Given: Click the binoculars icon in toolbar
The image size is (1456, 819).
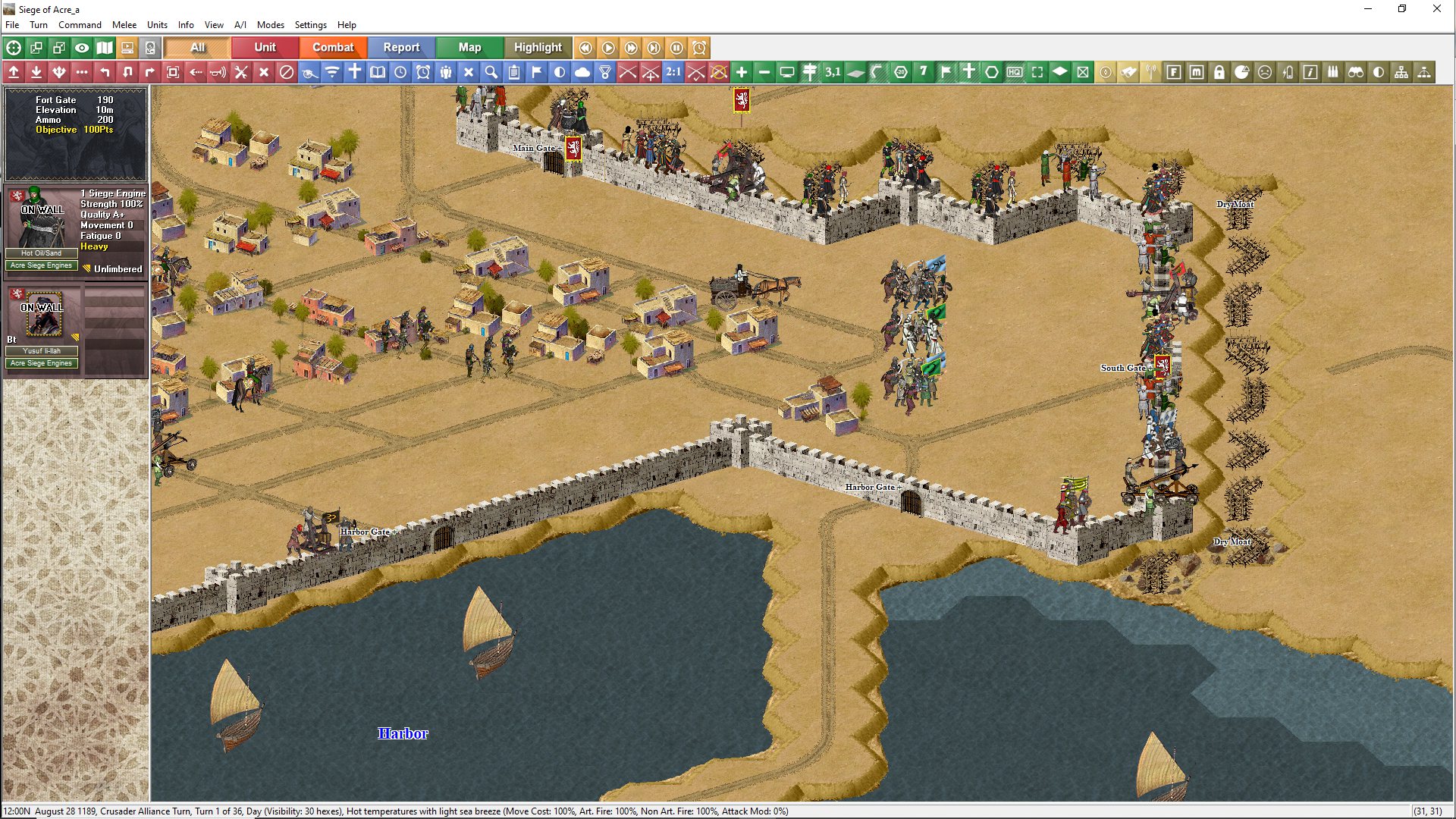Looking at the screenshot, I should coord(1356,72).
